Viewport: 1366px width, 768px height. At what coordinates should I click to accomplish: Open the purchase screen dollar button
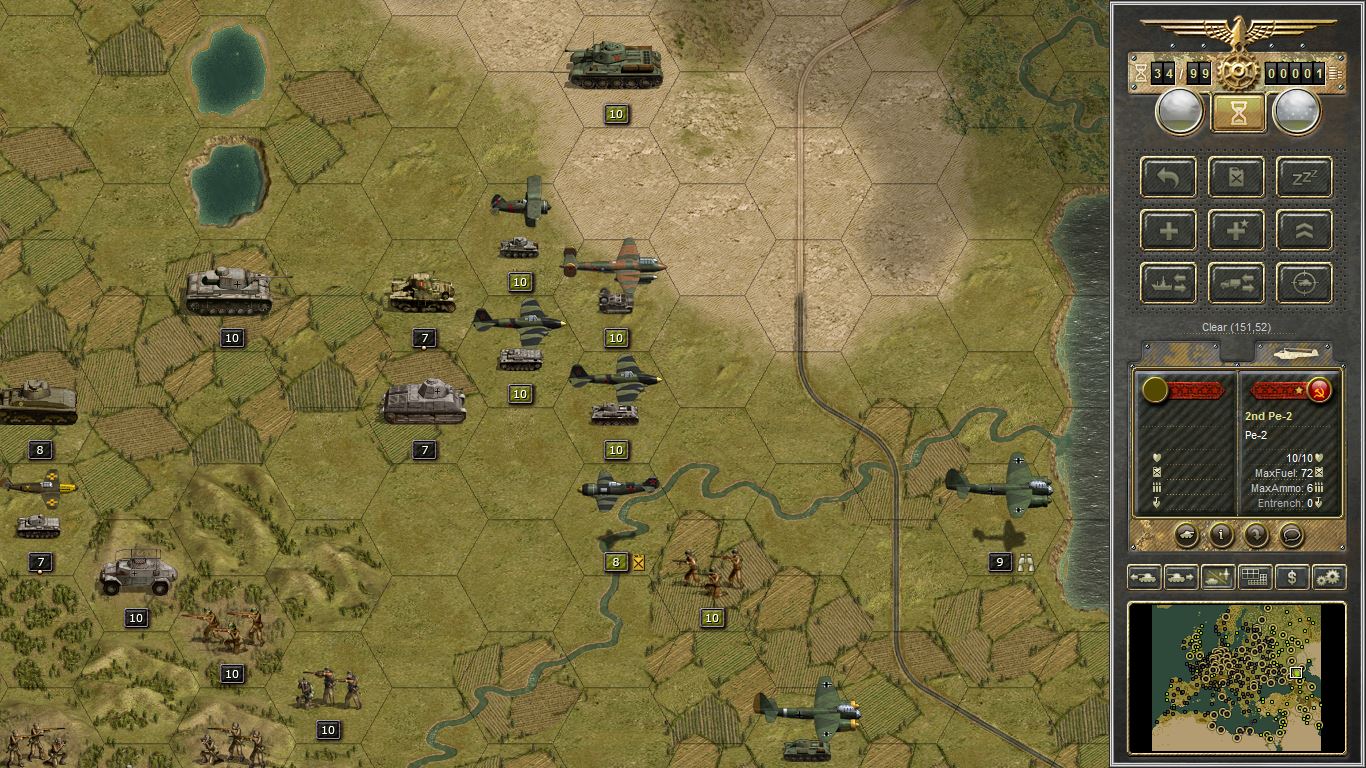click(x=1292, y=577)
